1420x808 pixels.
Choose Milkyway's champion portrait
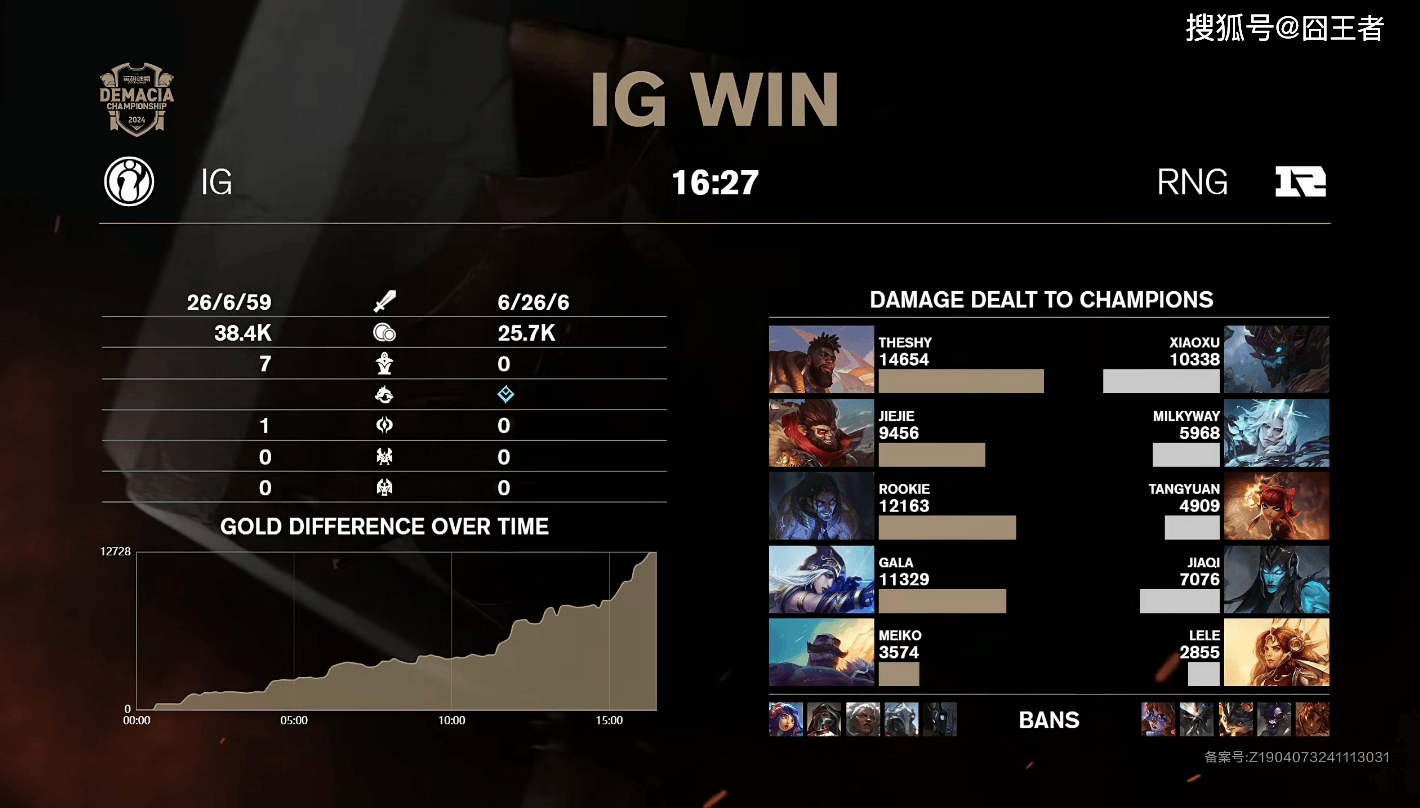click(1276, 433)
